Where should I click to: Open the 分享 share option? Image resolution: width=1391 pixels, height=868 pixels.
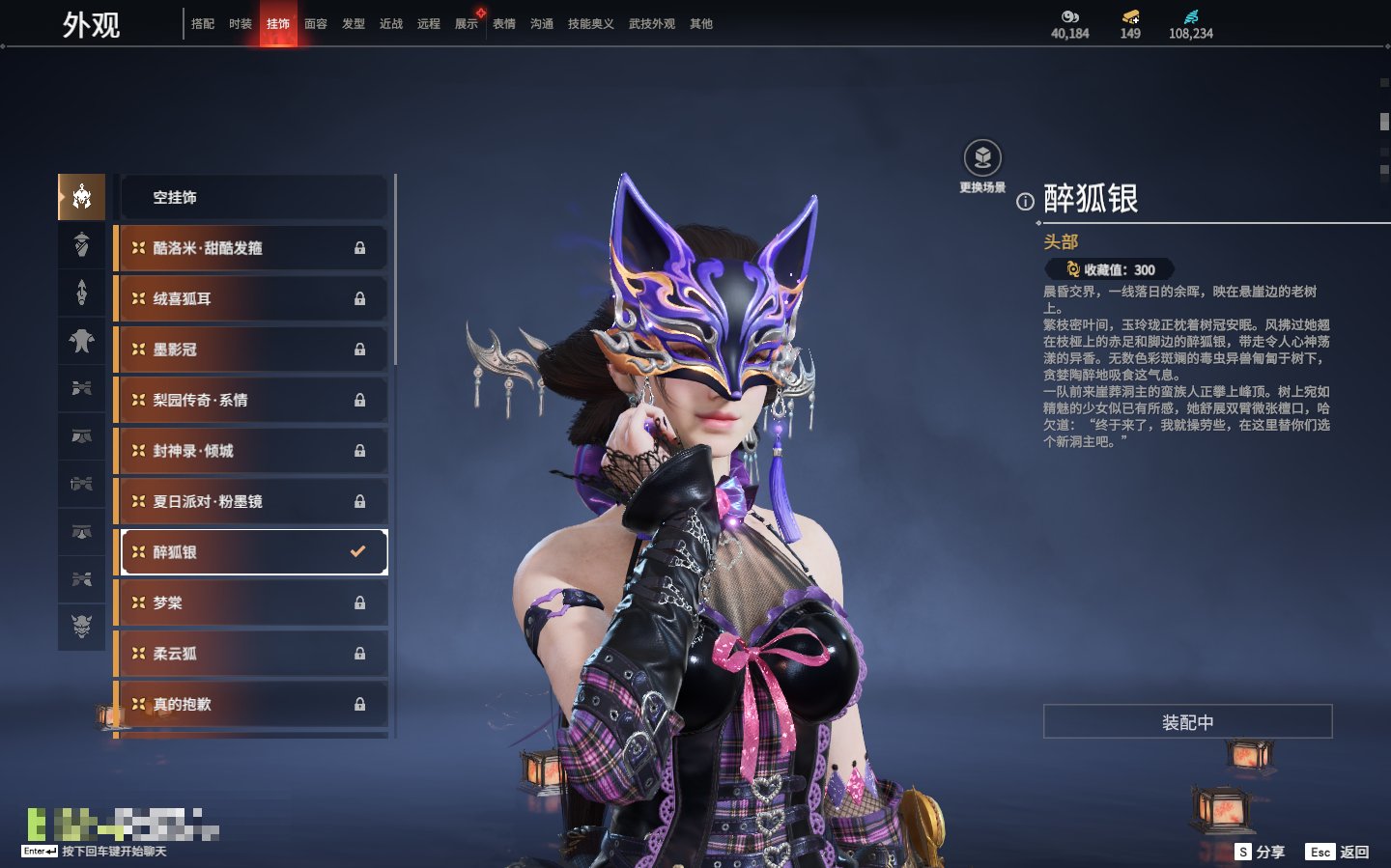1261,852
